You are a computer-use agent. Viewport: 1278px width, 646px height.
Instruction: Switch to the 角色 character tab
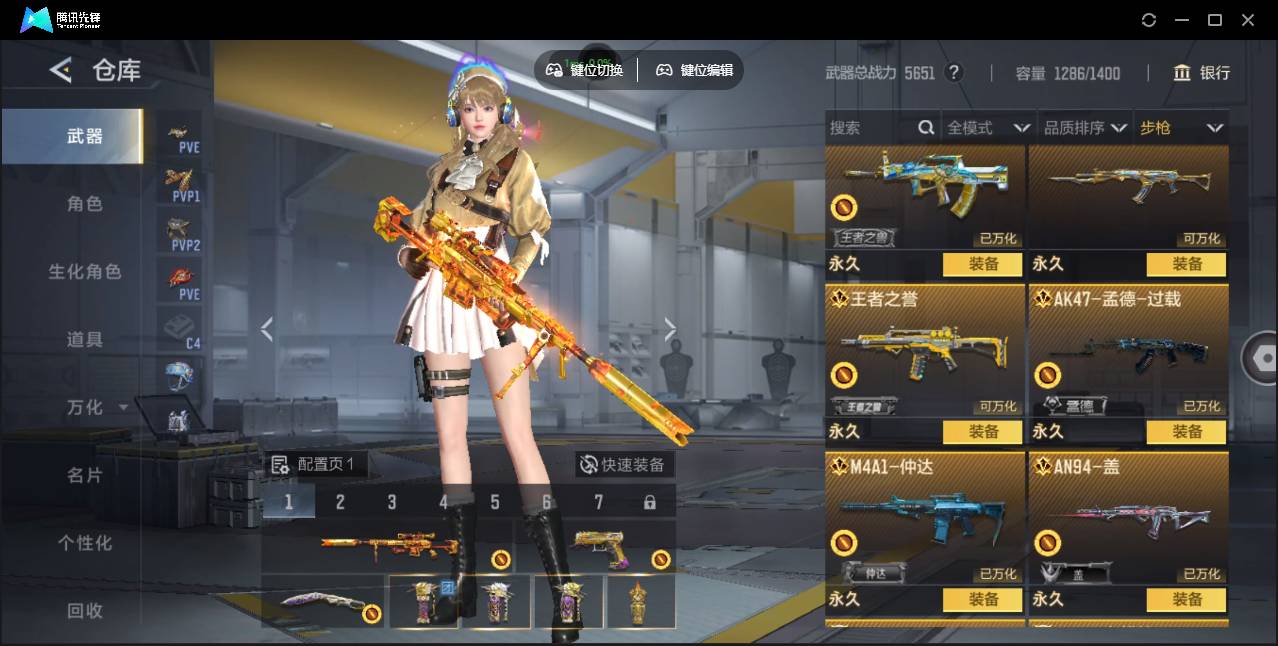pyautogui.click(x=85, y=204)
